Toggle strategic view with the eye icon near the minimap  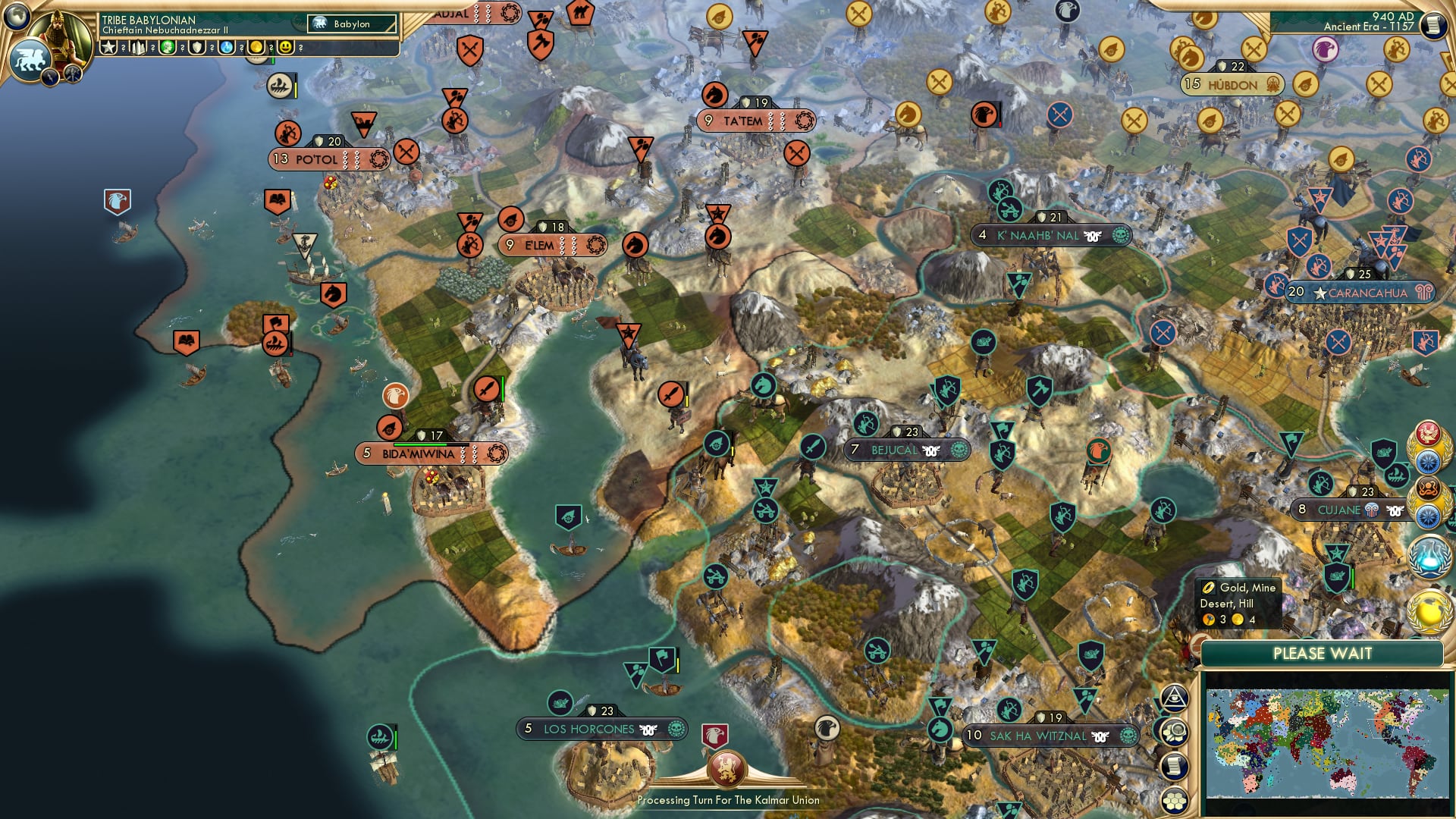[1175, 698]
